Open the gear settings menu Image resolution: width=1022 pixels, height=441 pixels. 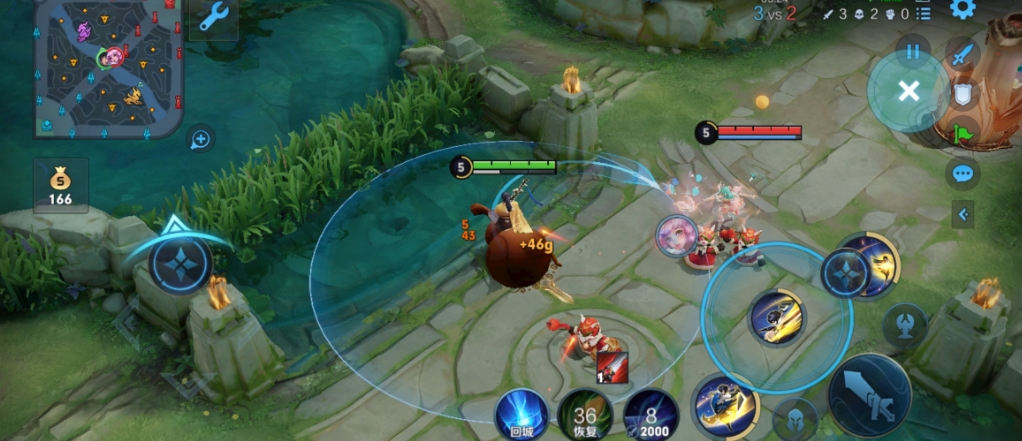tap(962, 10)
